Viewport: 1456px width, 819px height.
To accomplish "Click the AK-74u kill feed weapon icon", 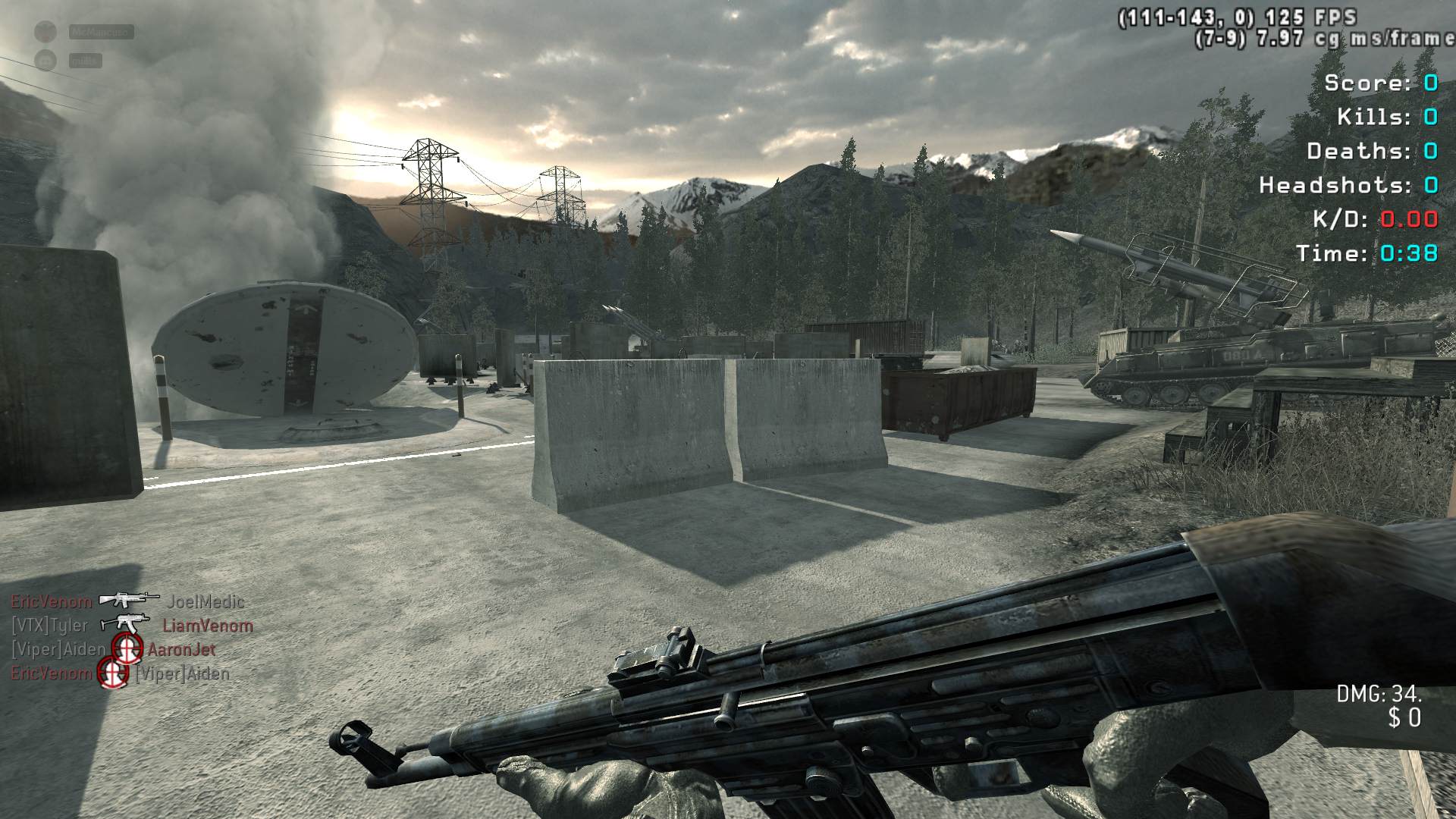I will [x=125, y=624].
